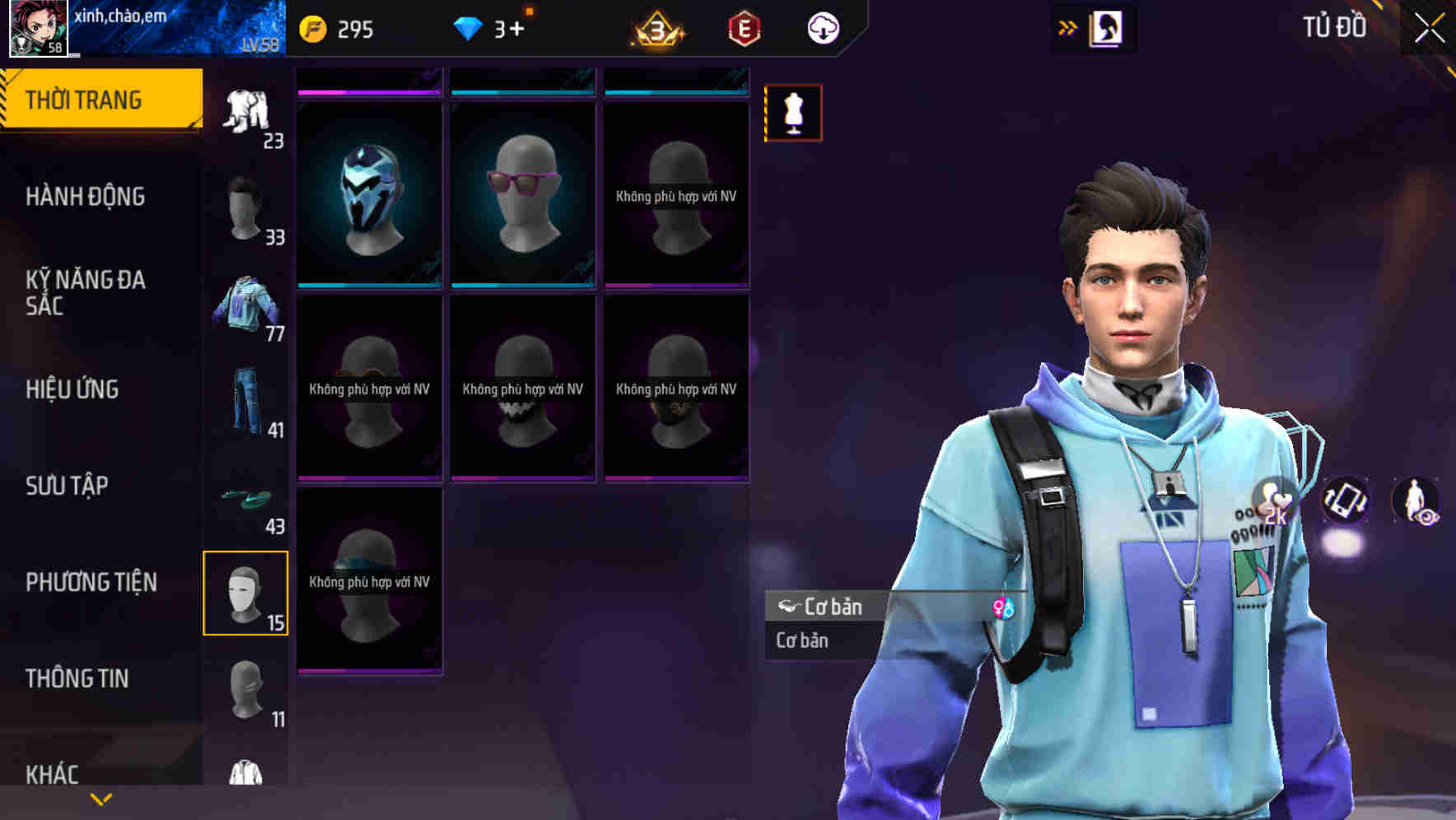Viewport: 1456px width, 820px height.
Task: Collapse the panel using the double arrow
Action: click(x=1068, y=27)
